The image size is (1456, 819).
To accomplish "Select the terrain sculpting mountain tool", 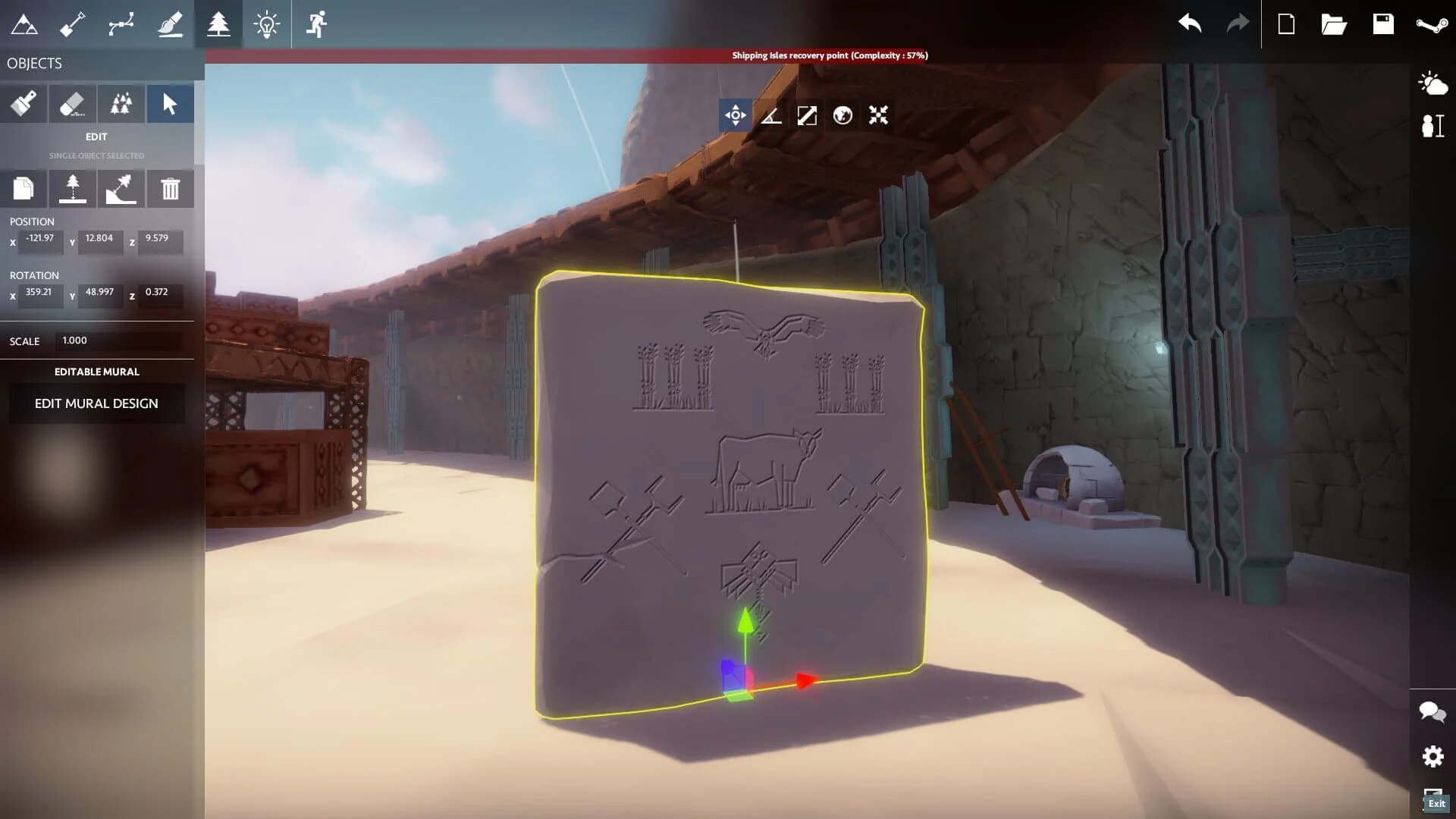I will click(x=25, y=24).
